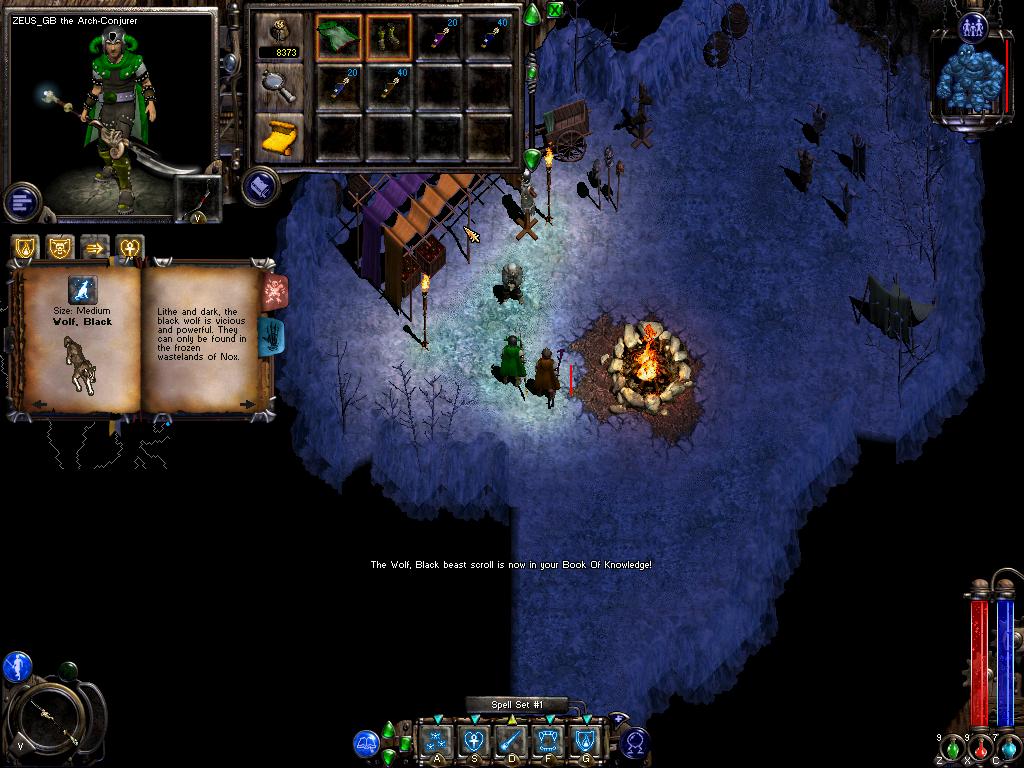Select the green cloak in inventory

pos(340,37)
